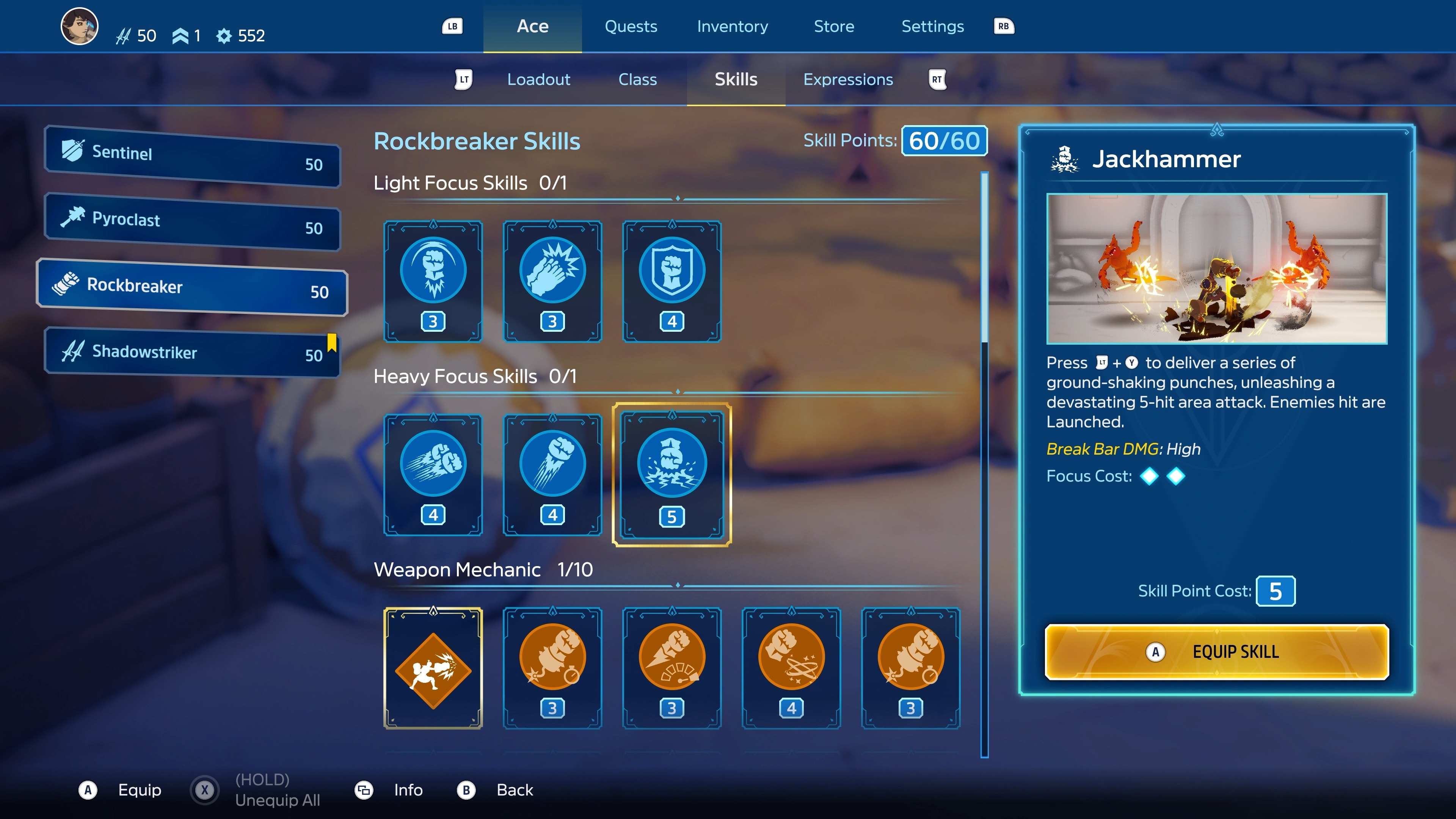The height and width of the screenshot is (819, 1456).
Task: Select the clapping hands light focus skill
Action: 552,281
